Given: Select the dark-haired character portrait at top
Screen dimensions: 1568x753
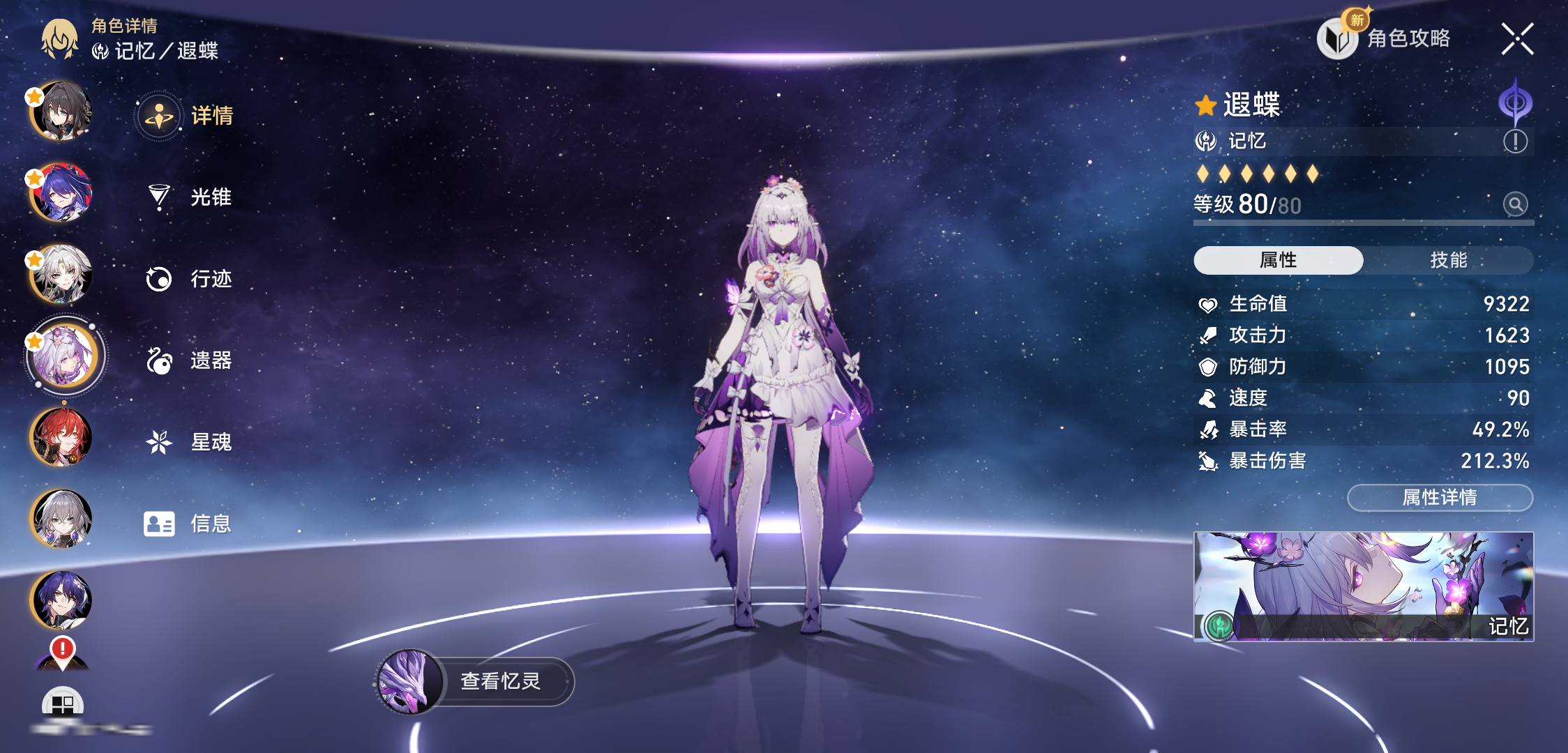Looking at the screenshot, I should [x=61, y=111].
